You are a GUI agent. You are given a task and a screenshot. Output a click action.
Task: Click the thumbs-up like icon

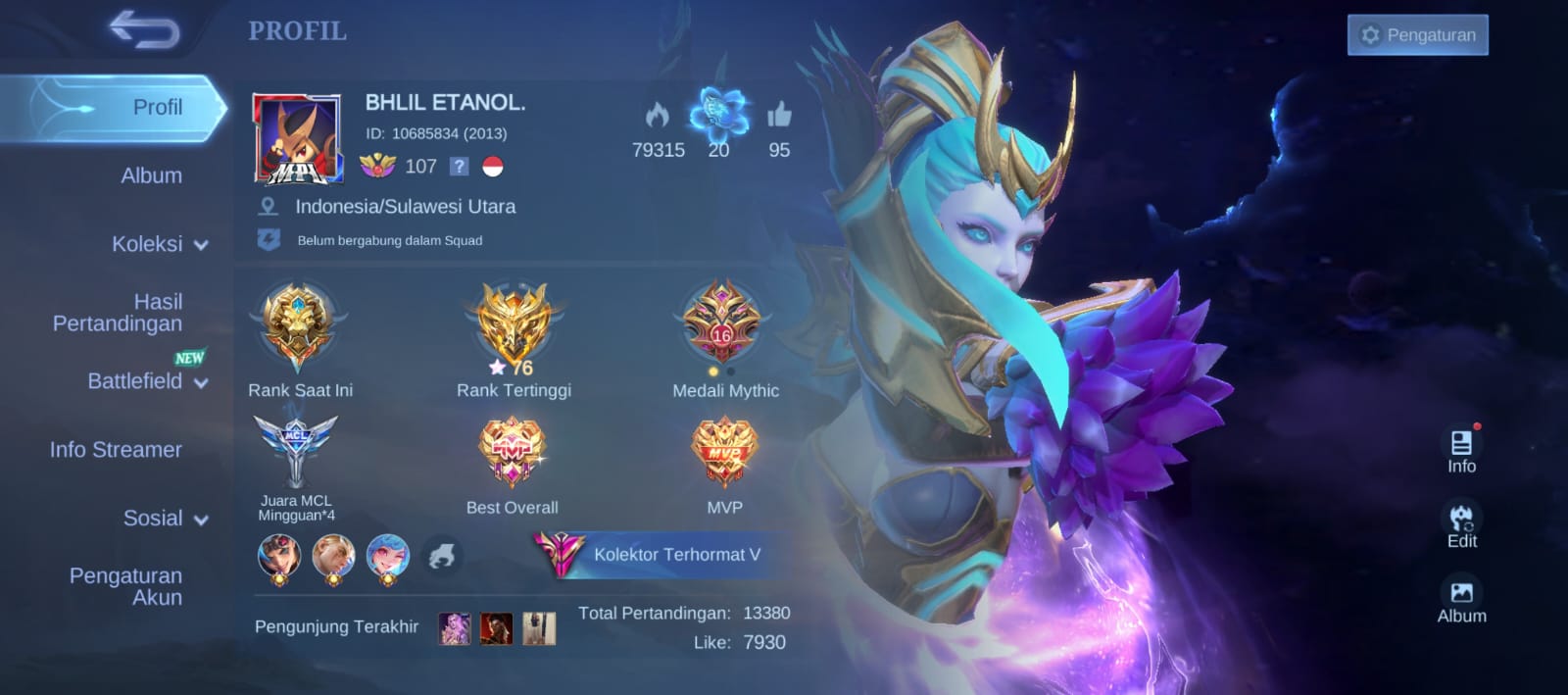click(x=779, y=116)
